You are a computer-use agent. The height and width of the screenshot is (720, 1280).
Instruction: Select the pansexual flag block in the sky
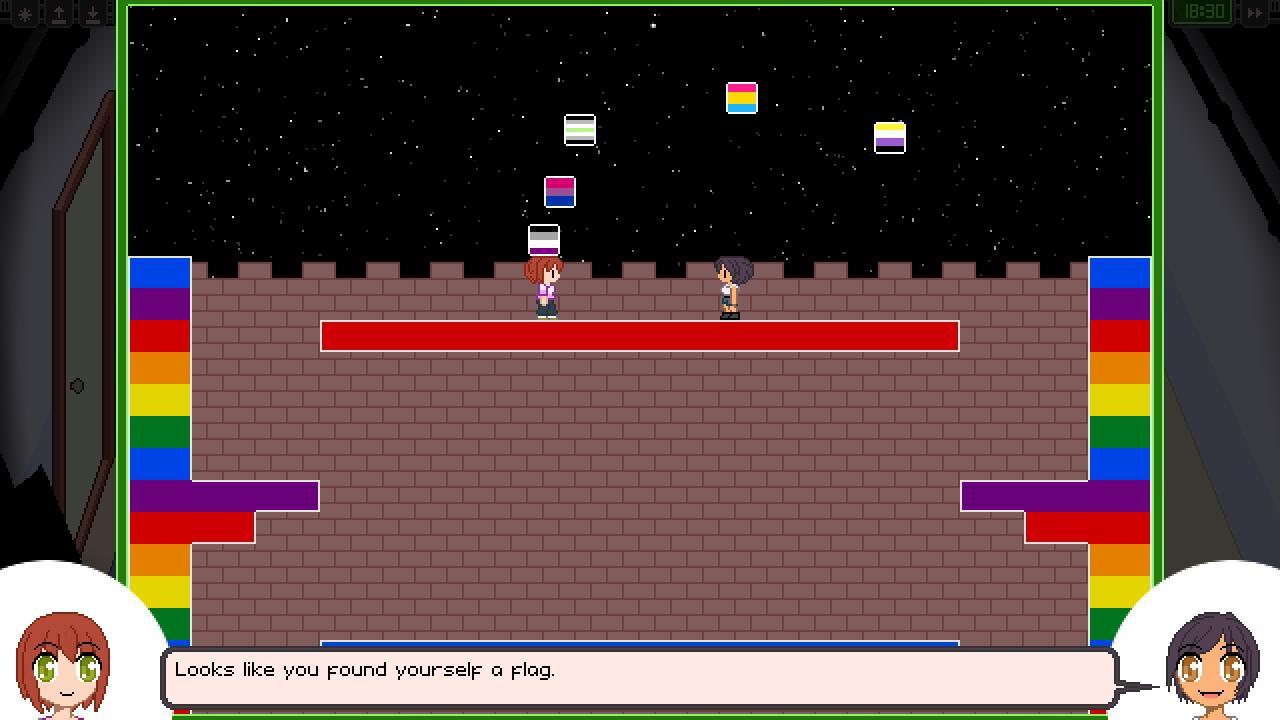[741, 100]
